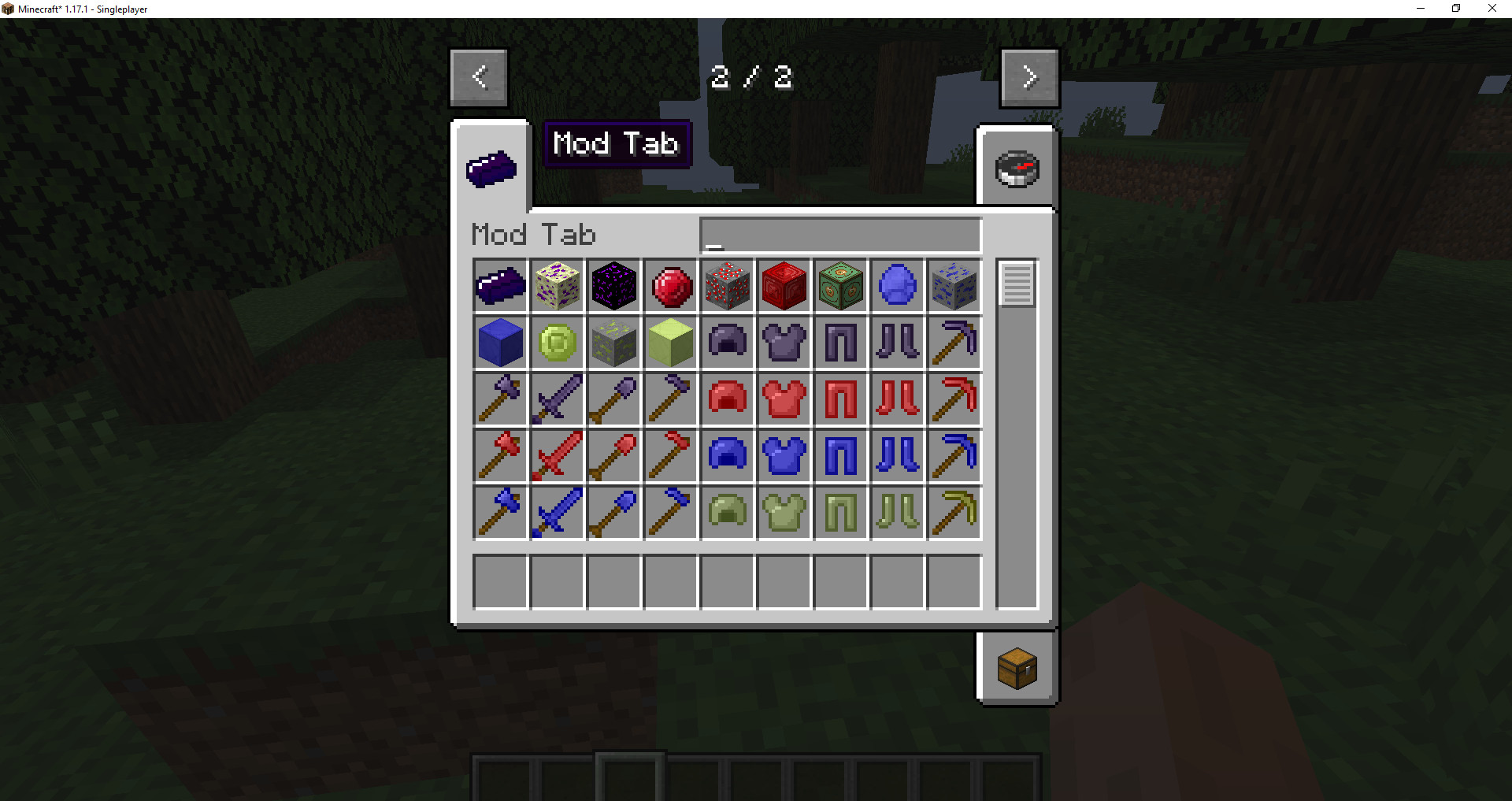The image size is (1512, 801).
Task: Select the green helmet
Action: click(x=727, y=513)
